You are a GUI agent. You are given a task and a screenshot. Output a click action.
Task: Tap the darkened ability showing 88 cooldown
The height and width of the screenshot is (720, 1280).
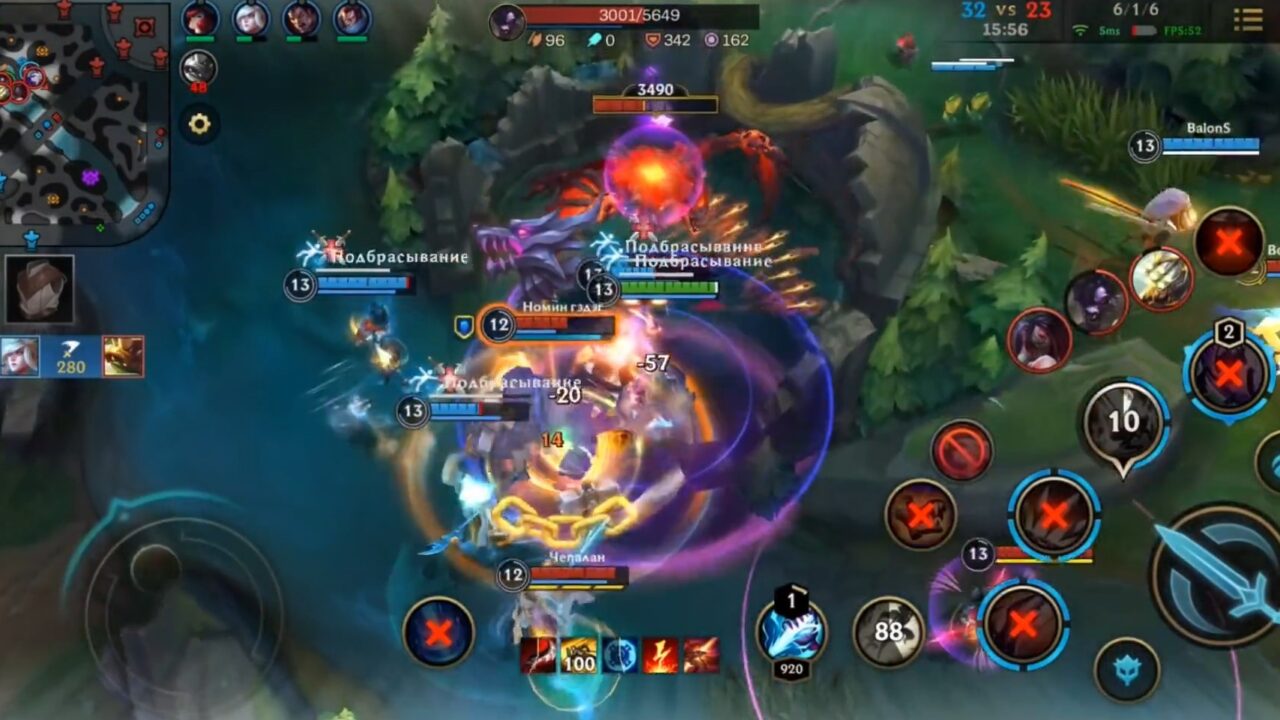889,632
